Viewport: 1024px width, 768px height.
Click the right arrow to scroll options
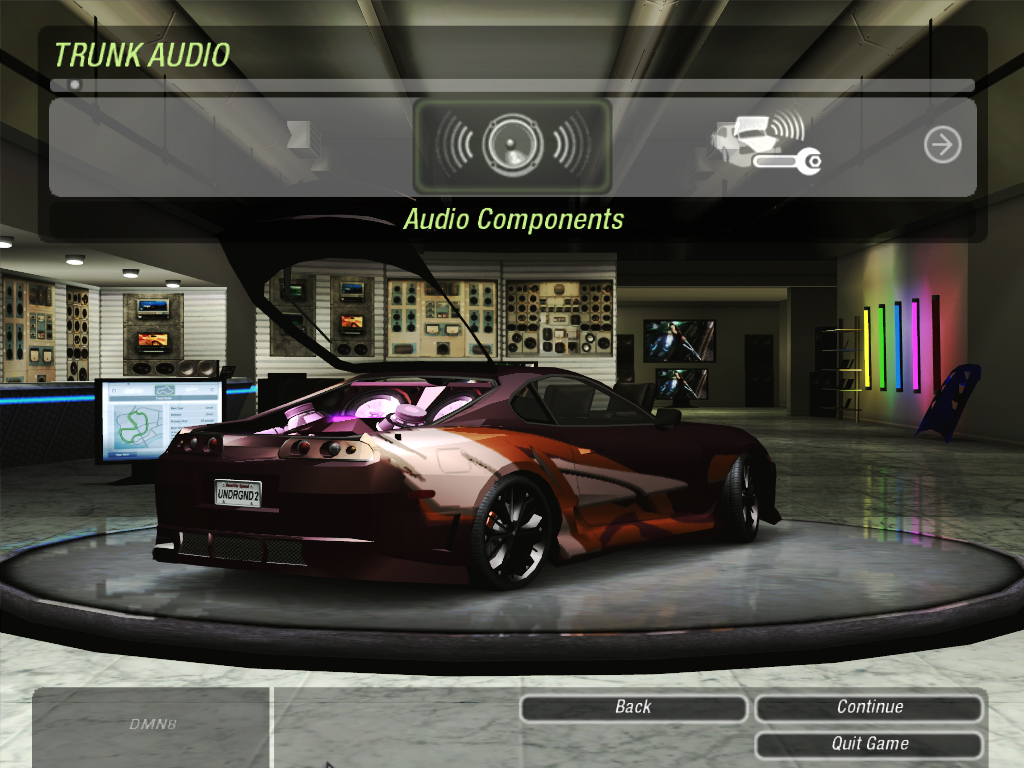click(942, 146)
